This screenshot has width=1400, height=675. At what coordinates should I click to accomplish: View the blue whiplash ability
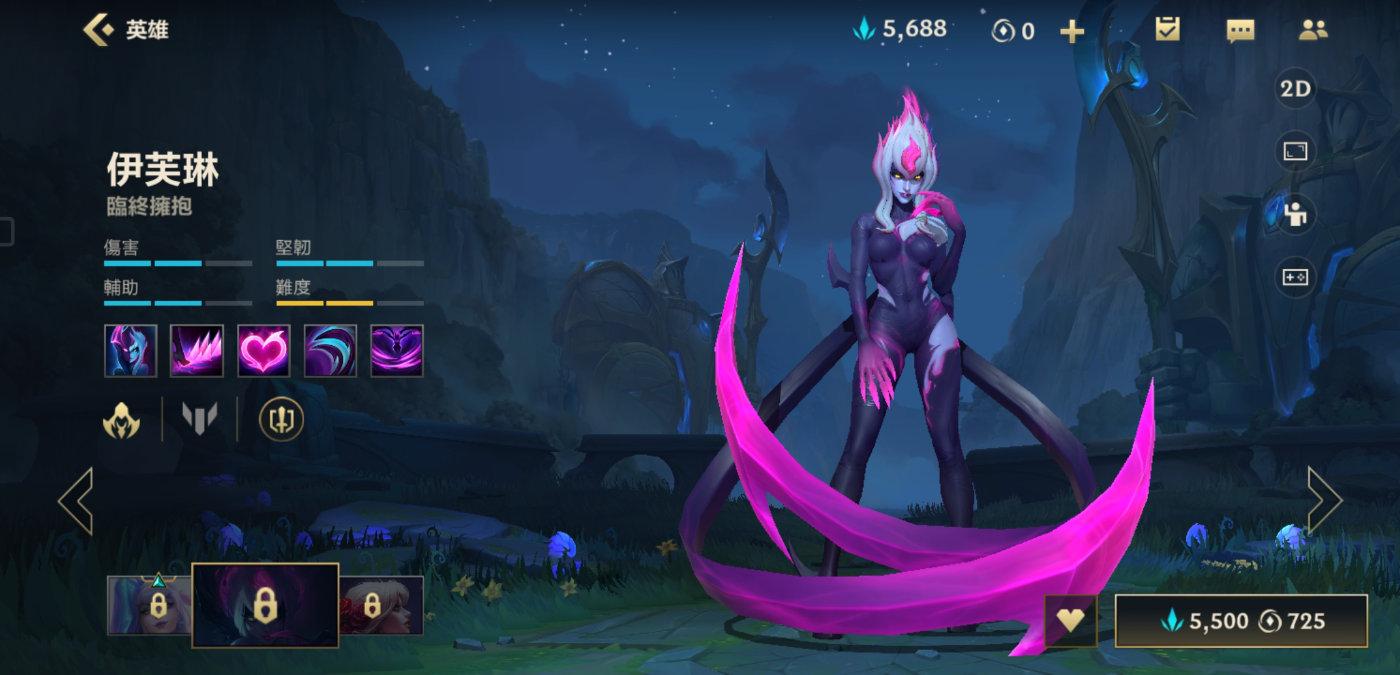[330, 351]
